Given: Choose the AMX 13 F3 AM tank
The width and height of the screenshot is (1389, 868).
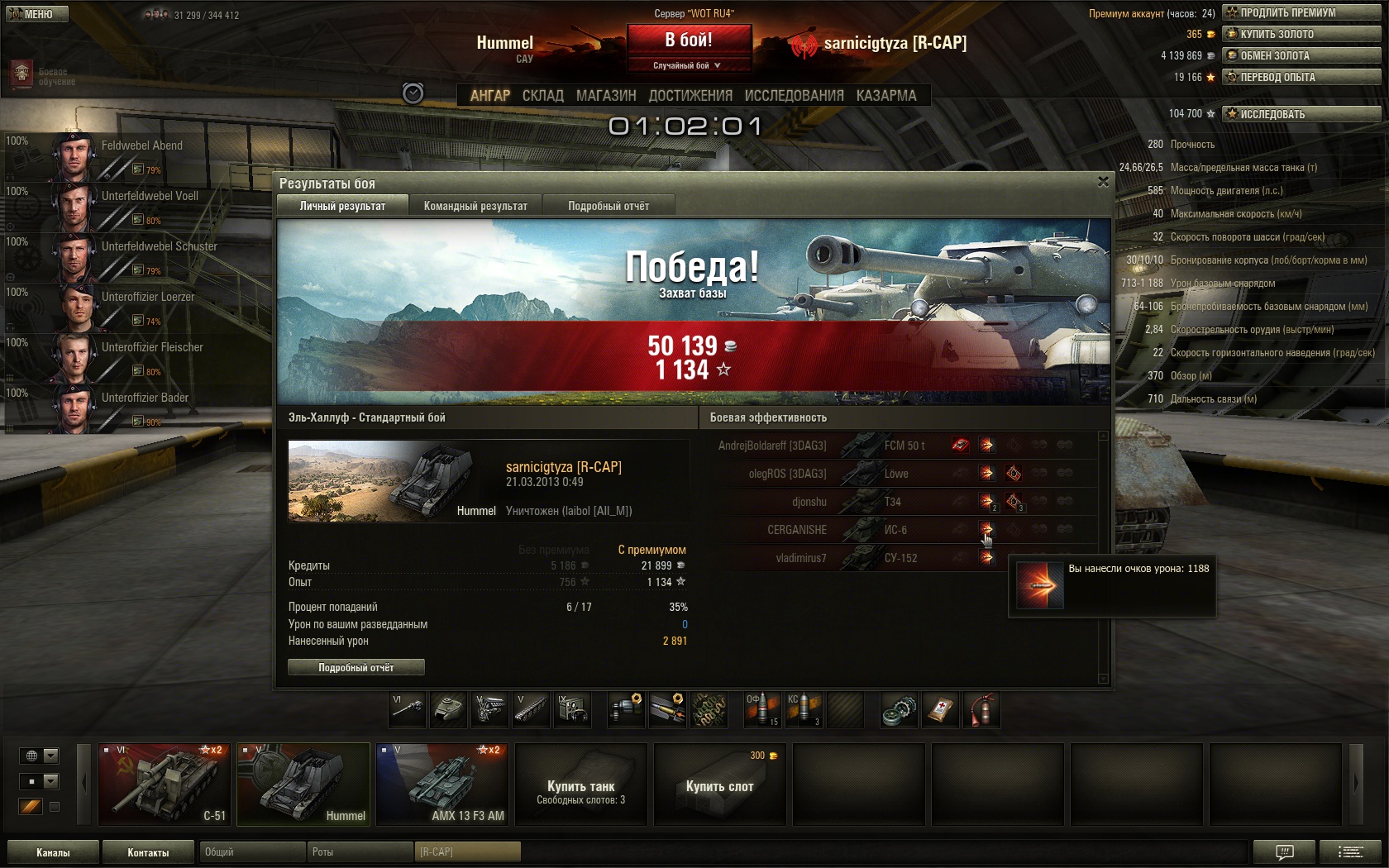Looking at the screenshot, I should (x=442, y=784).
